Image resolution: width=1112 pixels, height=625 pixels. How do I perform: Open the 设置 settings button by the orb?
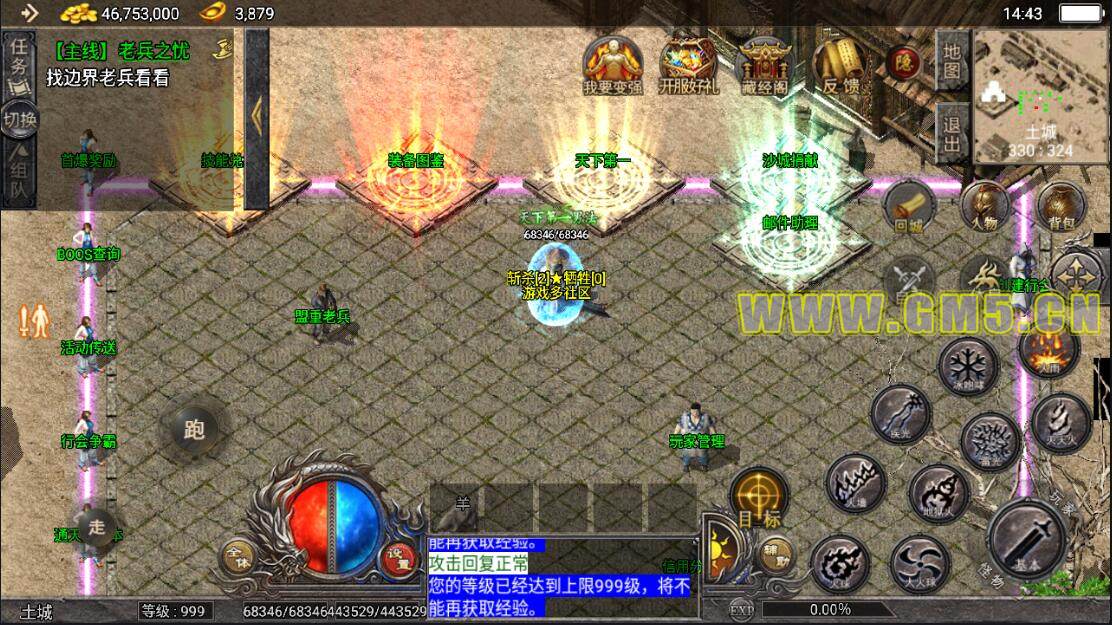click(399, 557)
